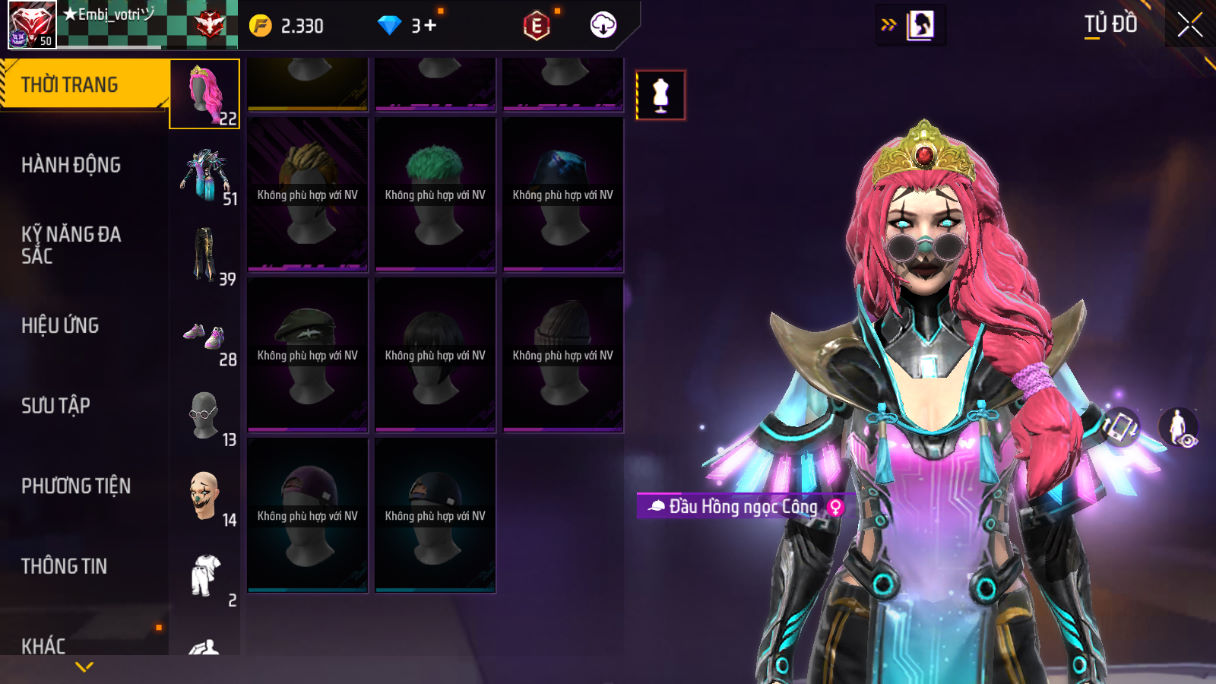This screenshot has width=1216, height=684.
Task: Add diamonds with the plus button
Action: click(x=431, y=26)
